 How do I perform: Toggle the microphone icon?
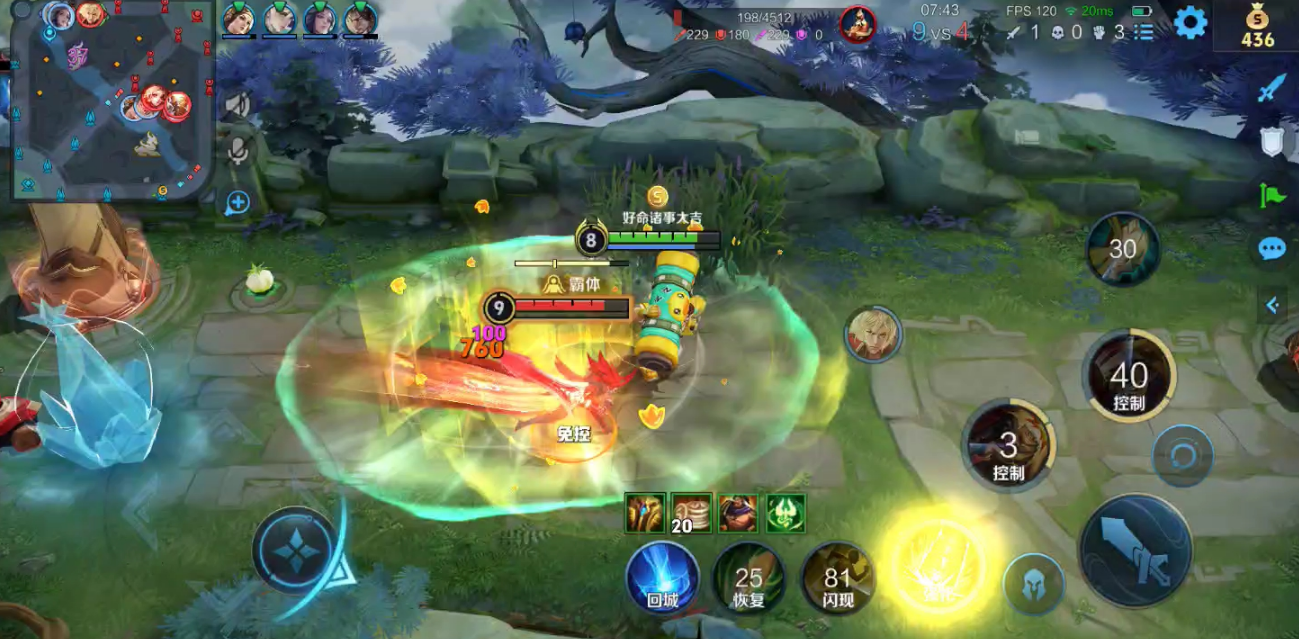point(237,152)
